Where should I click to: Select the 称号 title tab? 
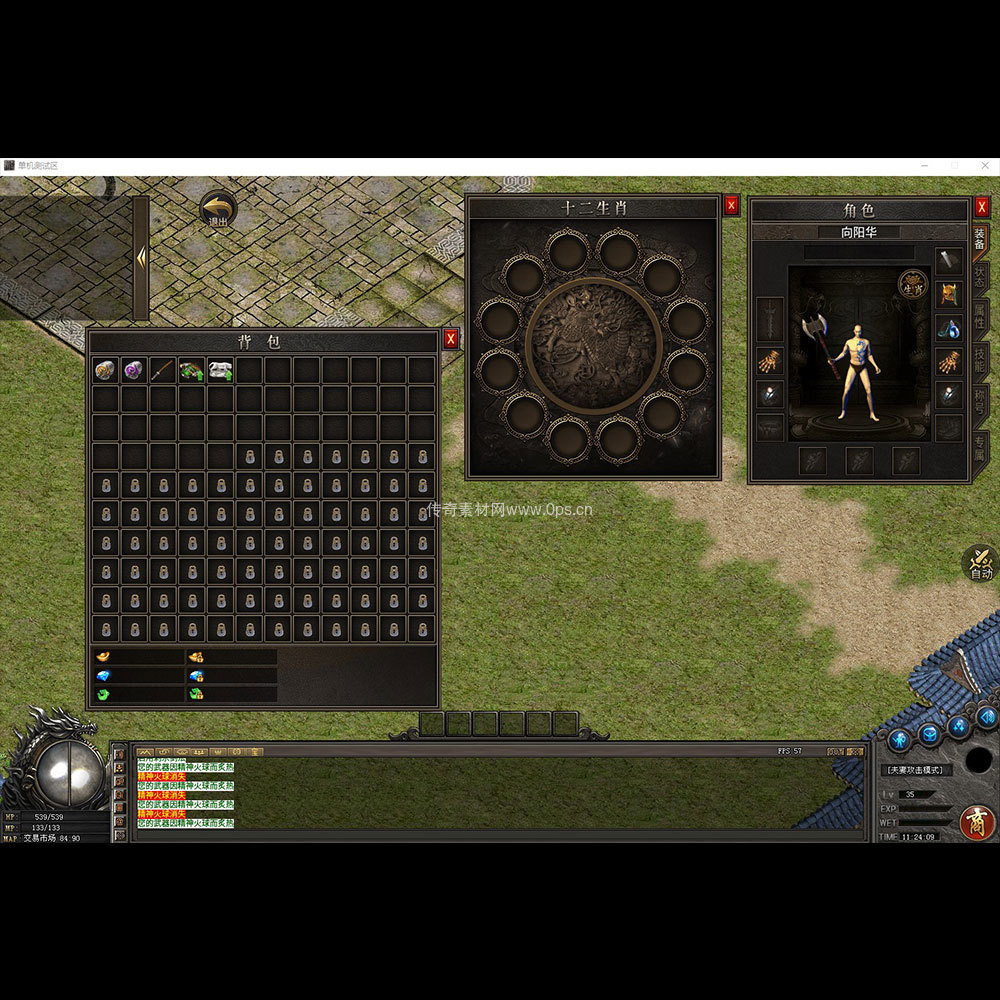coord(981,403)
